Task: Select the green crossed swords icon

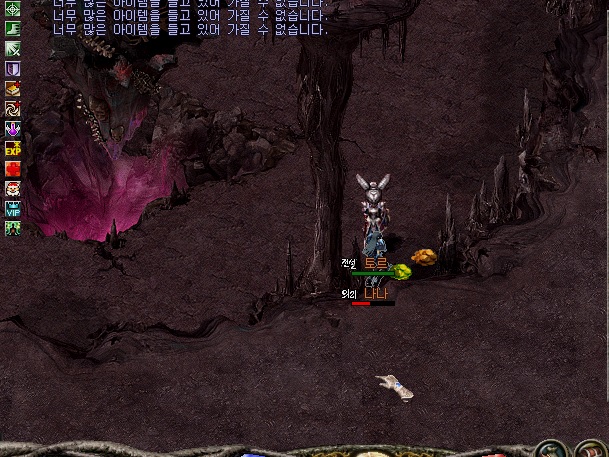Action: point(13,49)
